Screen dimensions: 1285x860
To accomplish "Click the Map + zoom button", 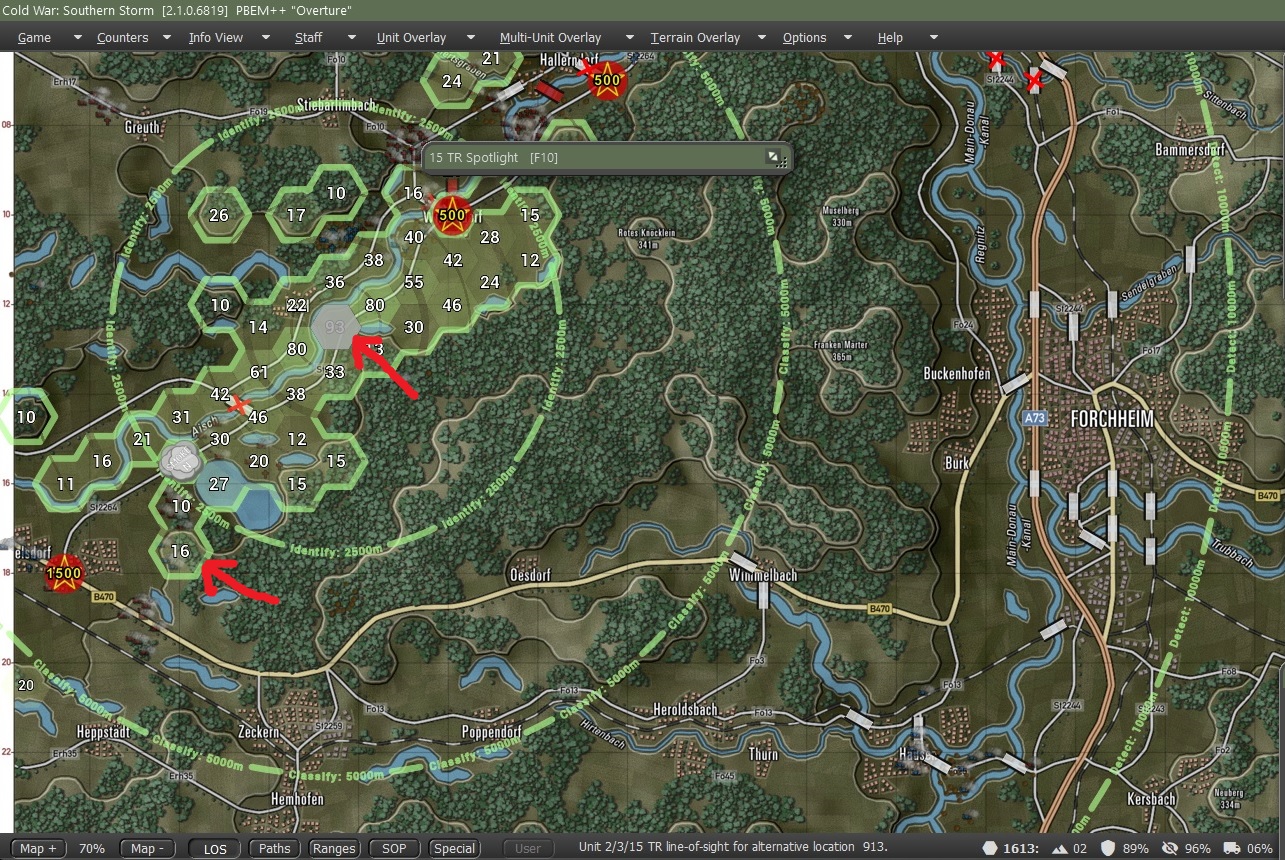I will coord(37,847).
